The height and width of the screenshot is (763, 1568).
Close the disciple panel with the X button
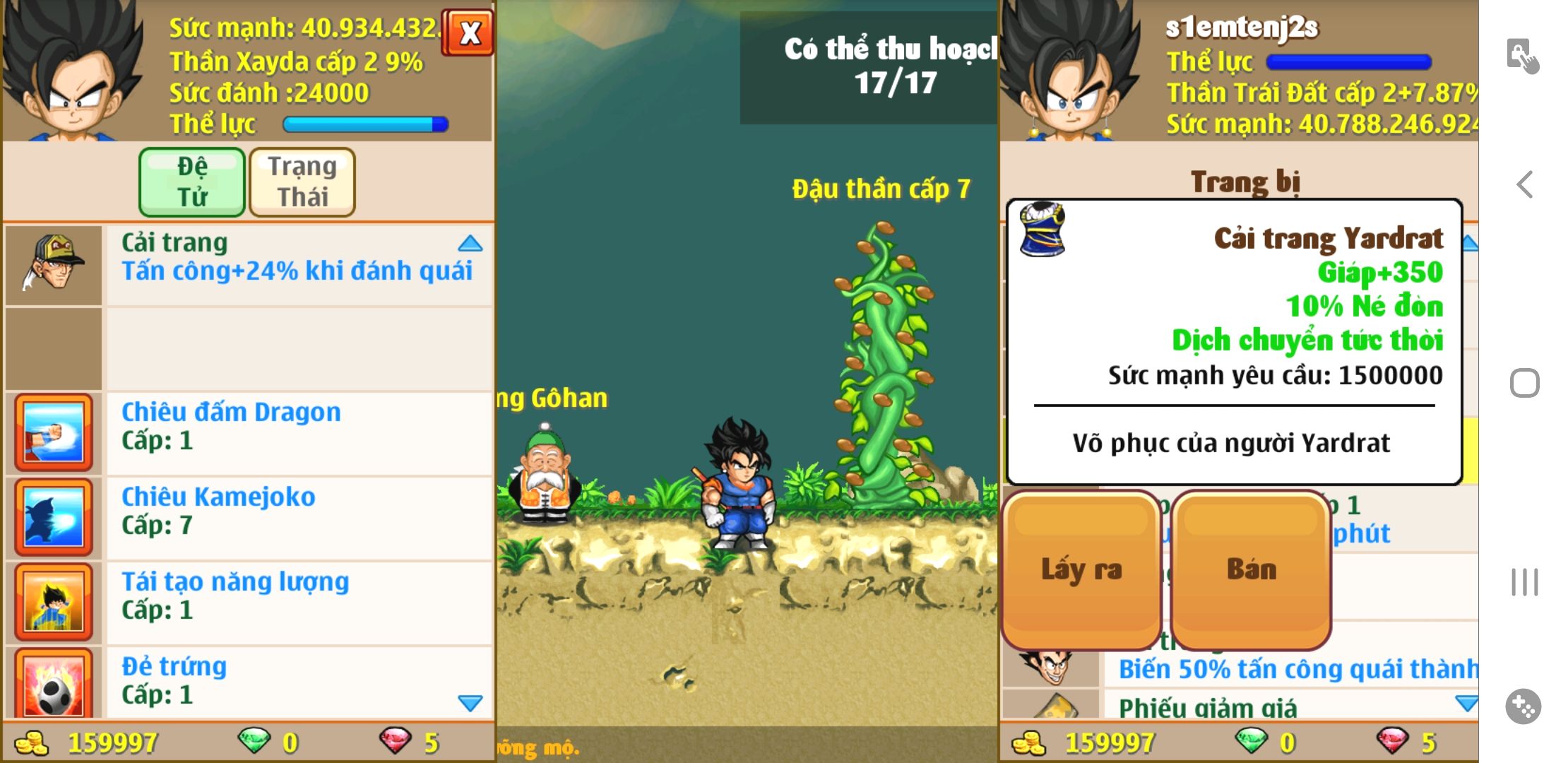(468, 32)
